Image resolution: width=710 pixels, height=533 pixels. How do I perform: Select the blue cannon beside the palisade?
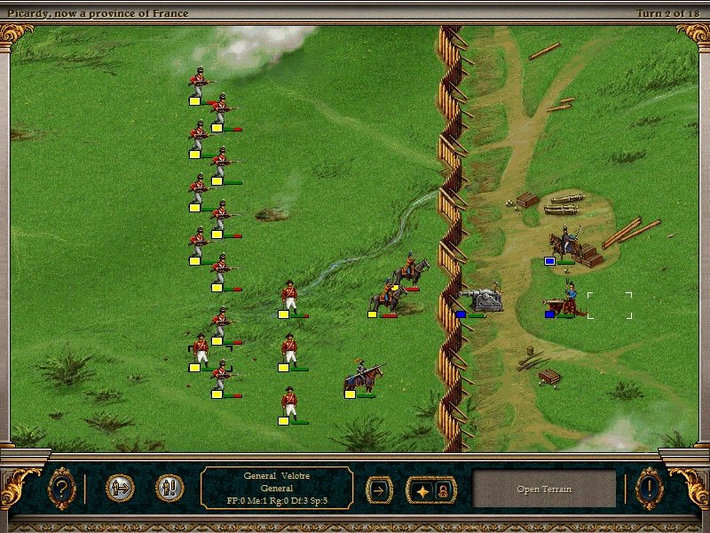[482, 299]
